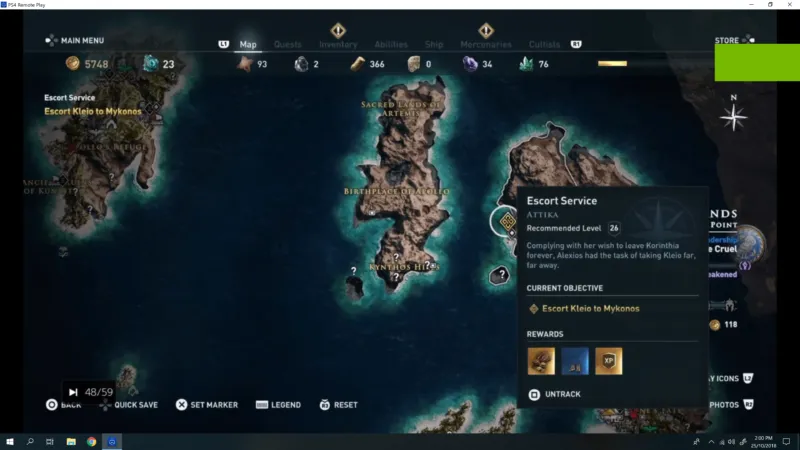This screenshot has height=450, width=800.
Task: Click the tracked Escort Service quest entry
Action: tap(92, 111)
